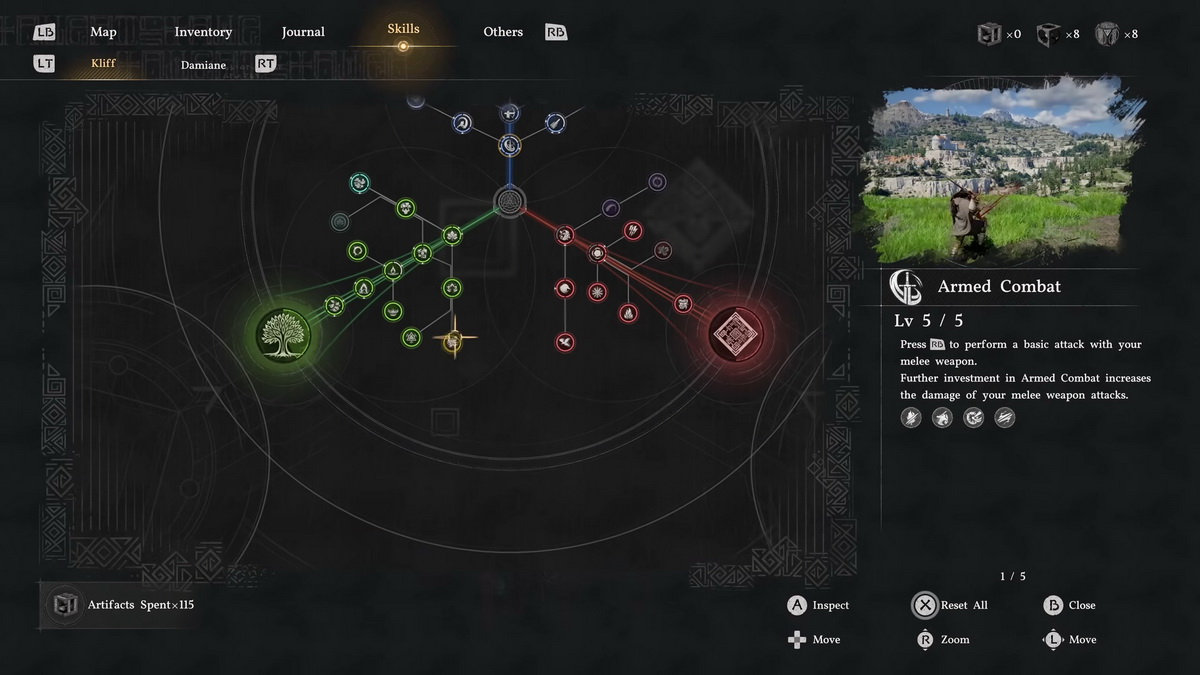Select the Skills tab

(x=403, y=29)
